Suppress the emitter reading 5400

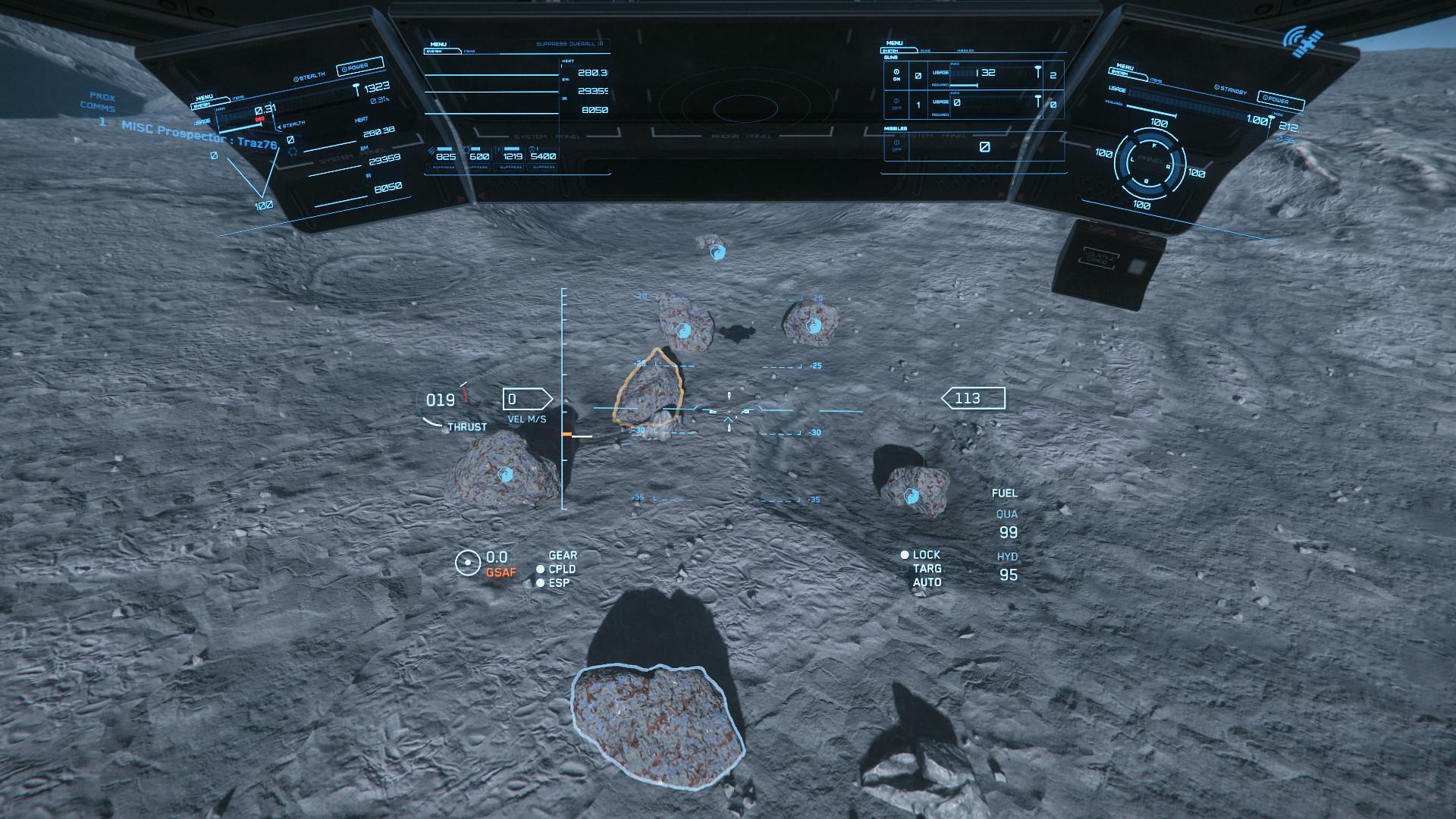coord(543,167)
